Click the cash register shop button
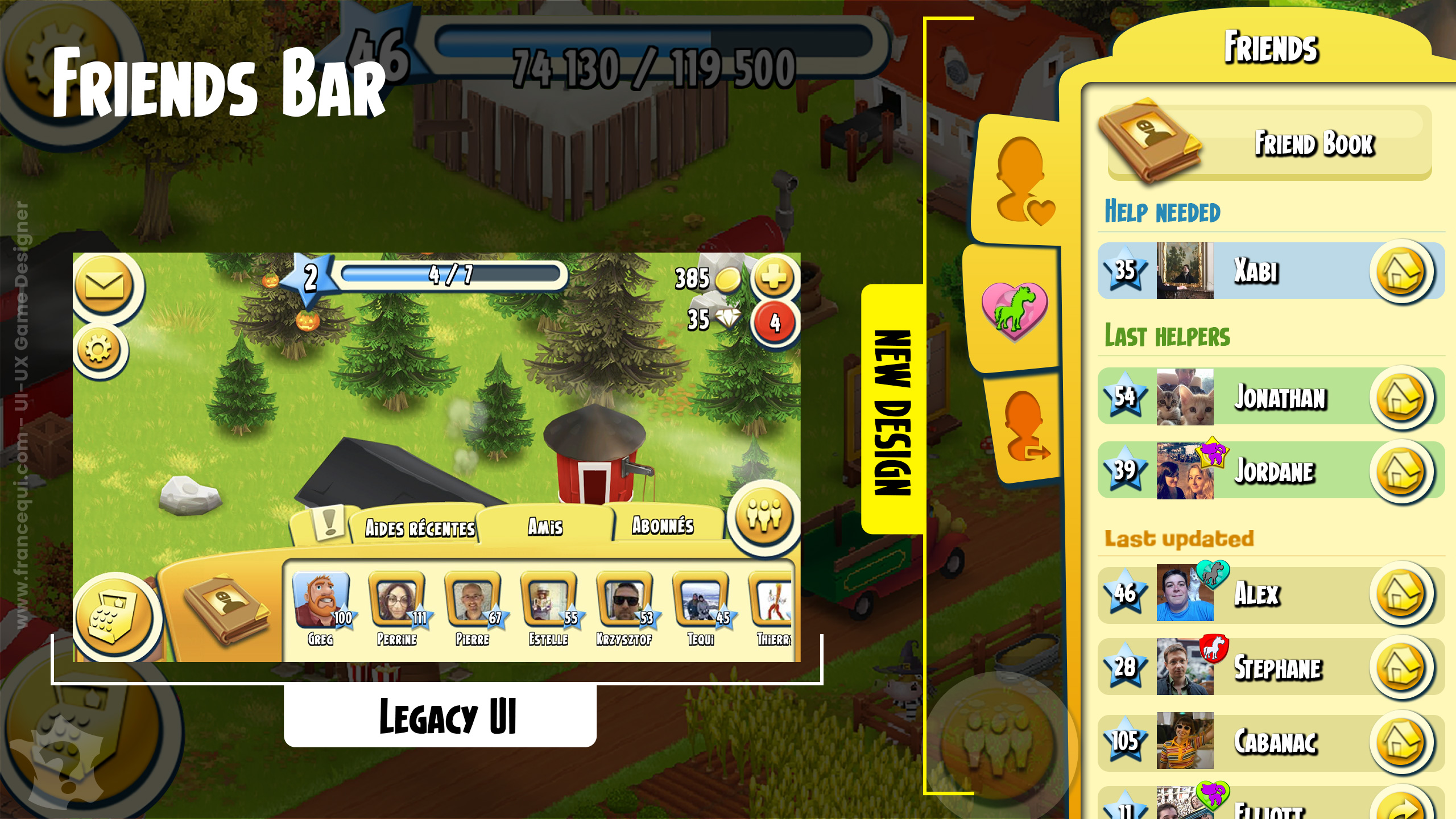Viewport: 1456px width, 819px height. tap(116, 615)
